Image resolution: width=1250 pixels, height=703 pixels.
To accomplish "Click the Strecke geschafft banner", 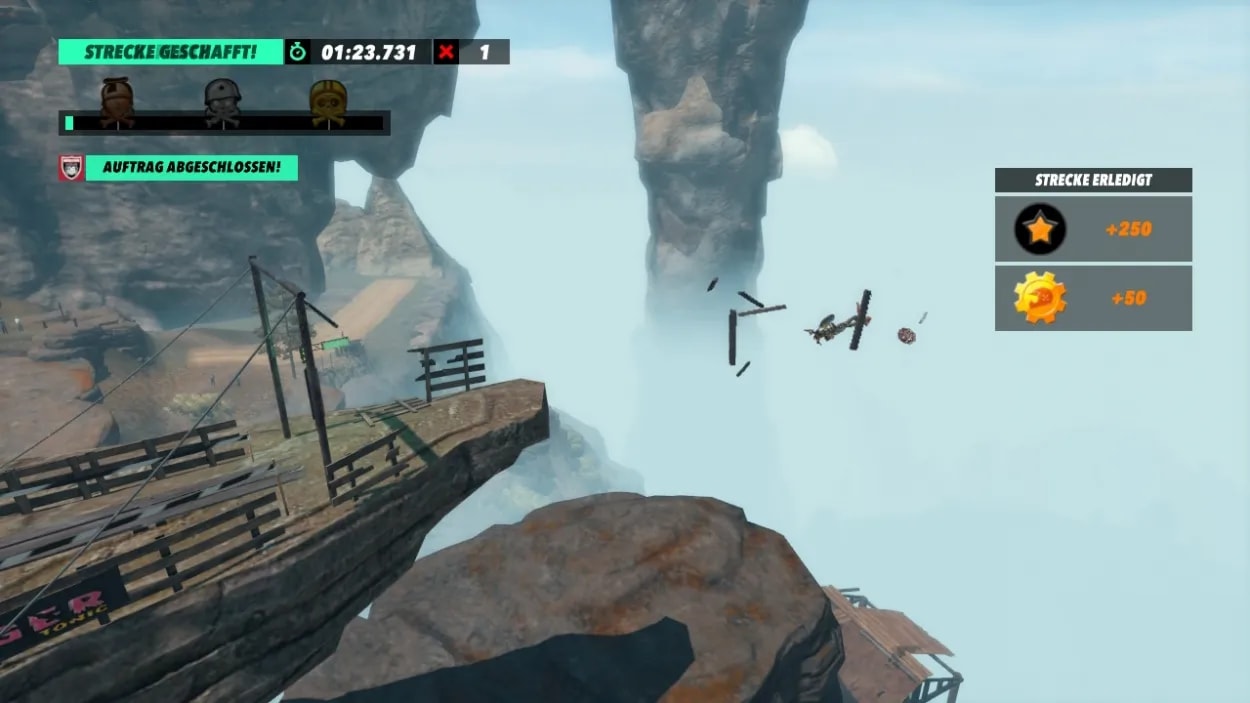I will pos(171,52).
